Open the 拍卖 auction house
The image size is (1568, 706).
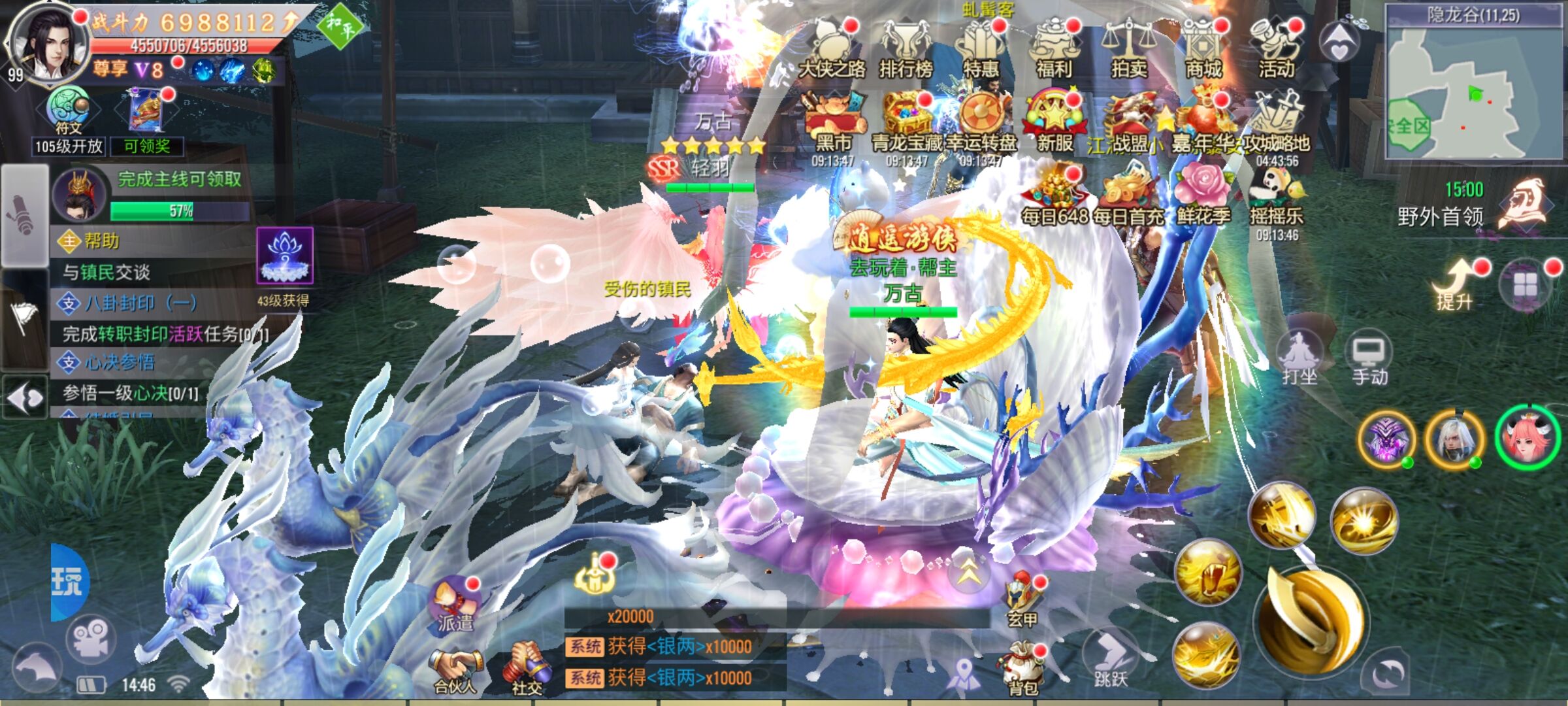click(x=1128, y=49)
